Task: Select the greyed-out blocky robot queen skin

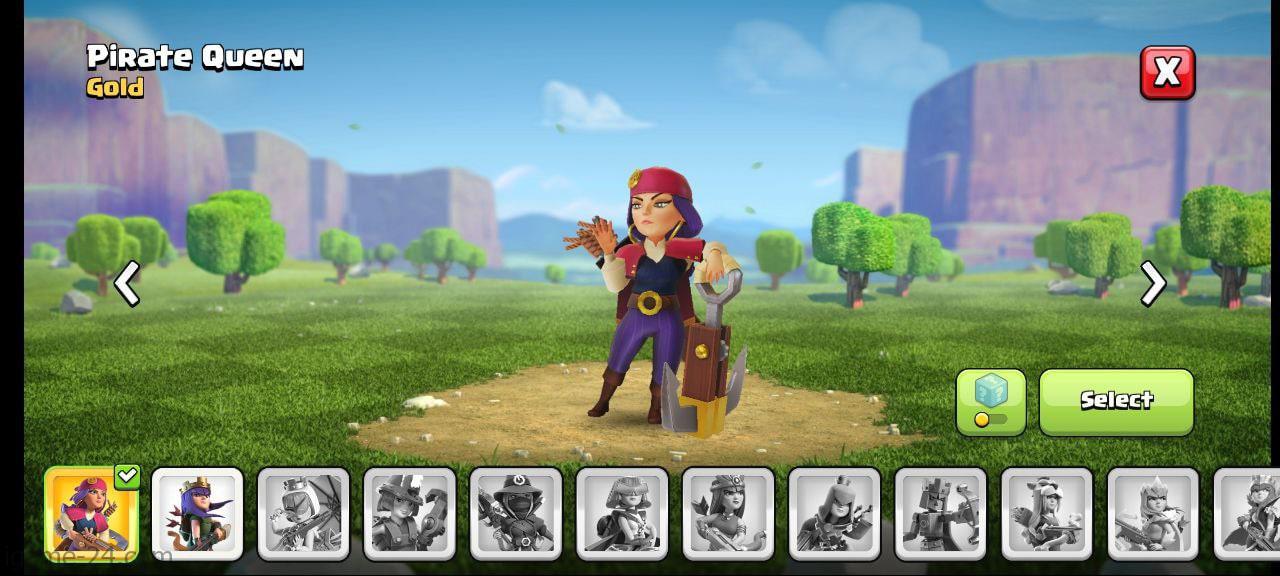Action: 940,513
